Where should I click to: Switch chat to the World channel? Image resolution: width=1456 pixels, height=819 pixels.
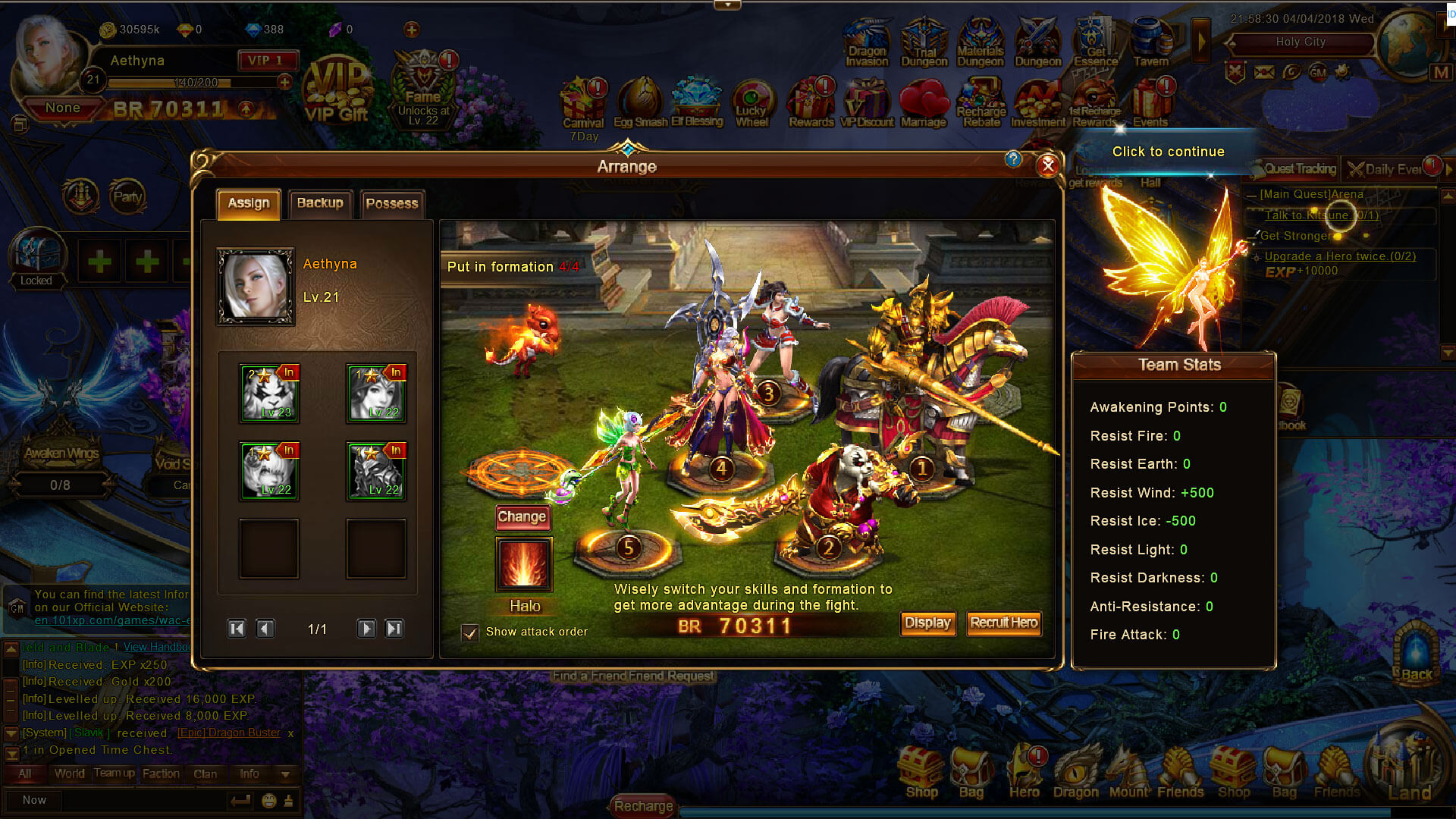[69, 774]
